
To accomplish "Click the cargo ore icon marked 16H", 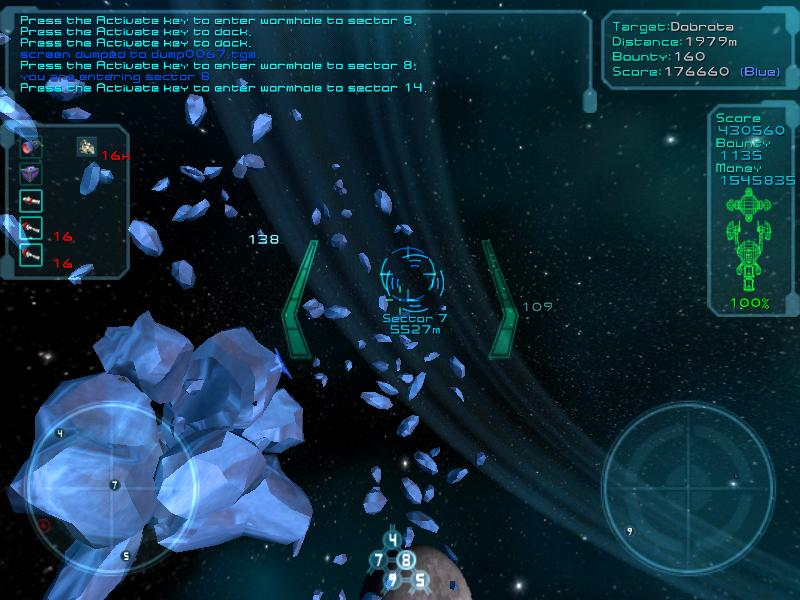I will coord(87,147).
